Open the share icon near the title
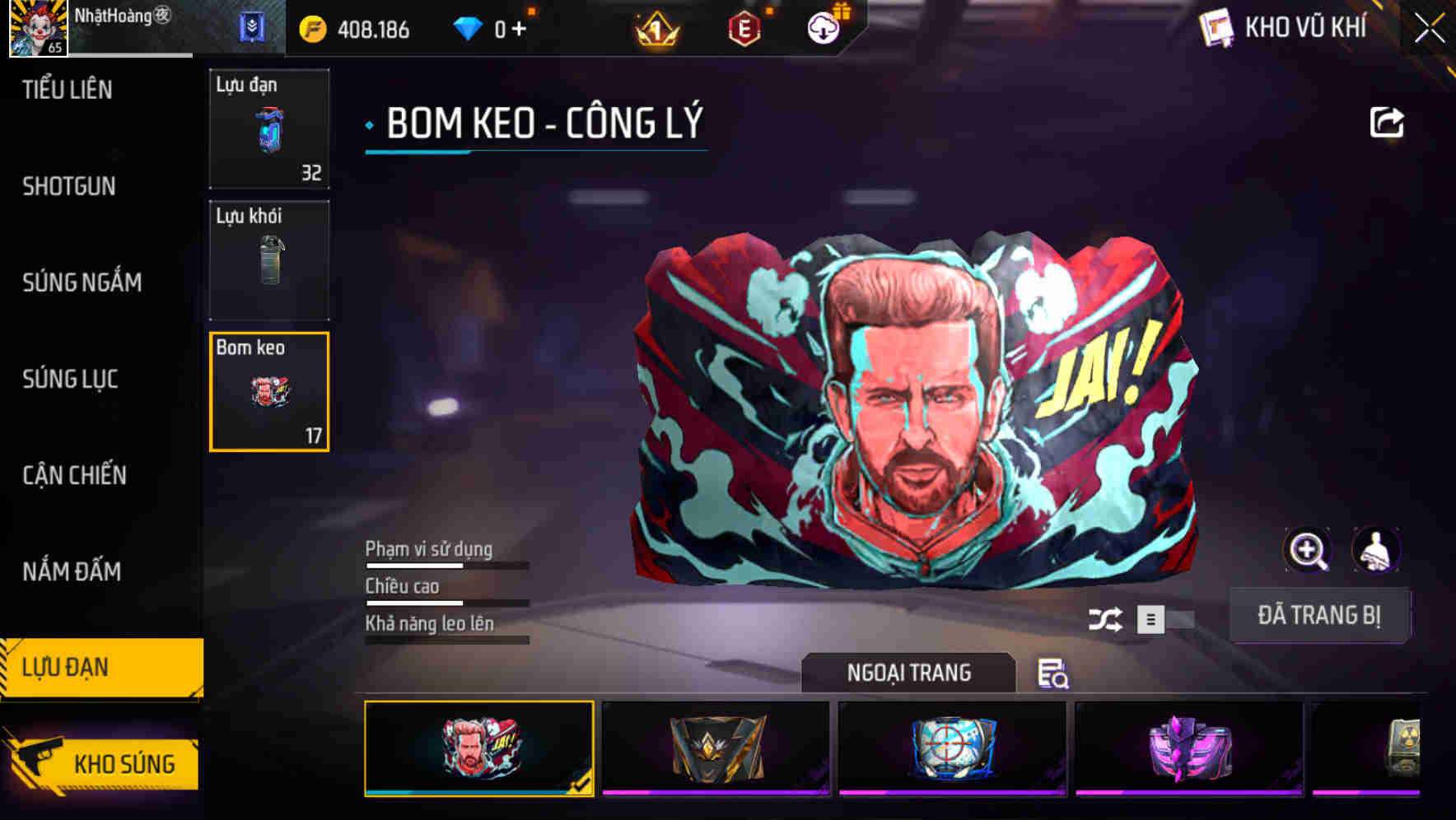The height and width of the screenshot is (820, 1456). coord(1387,121)
